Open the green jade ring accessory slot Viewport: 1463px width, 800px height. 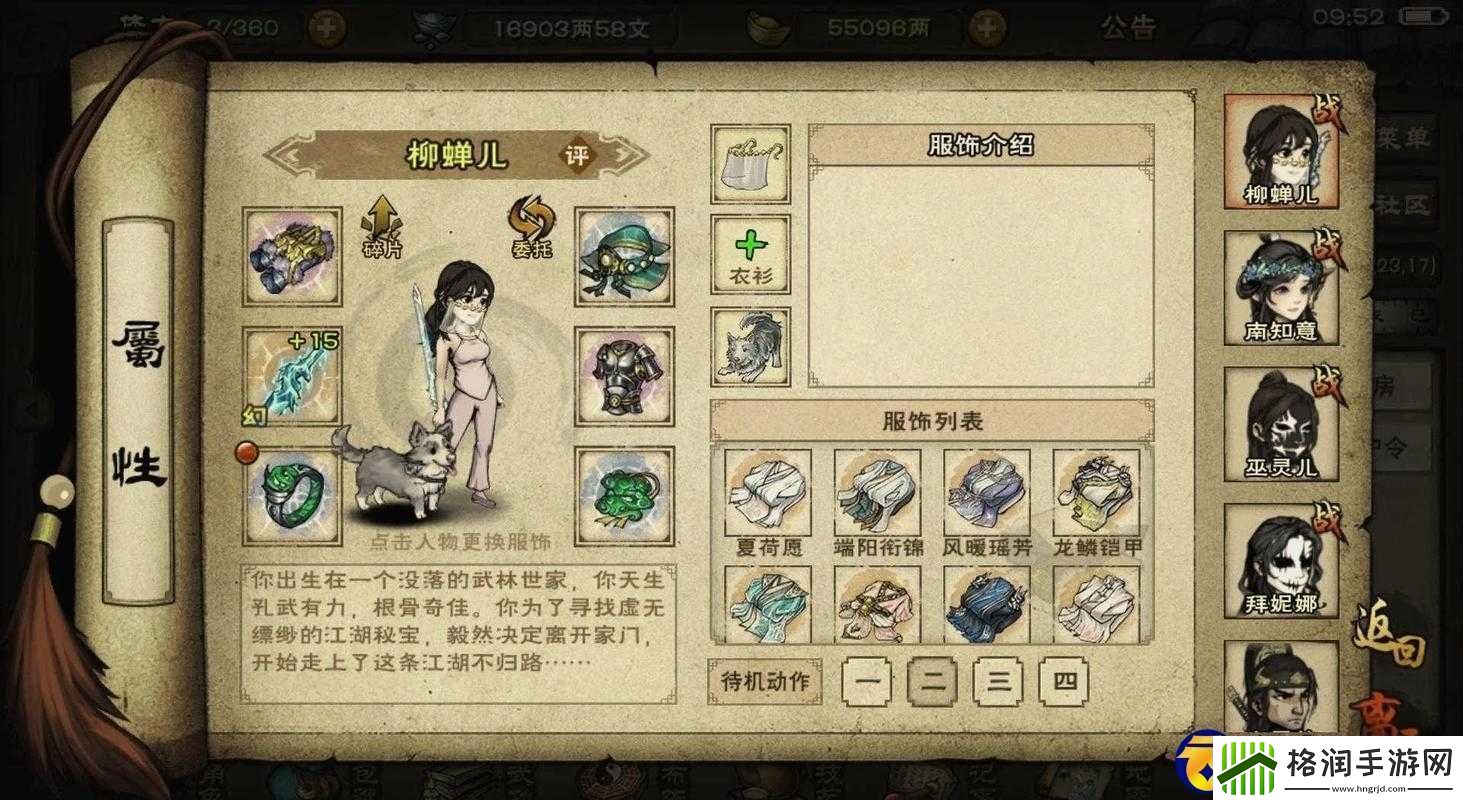pyautogui.click(x=291, y=496)
